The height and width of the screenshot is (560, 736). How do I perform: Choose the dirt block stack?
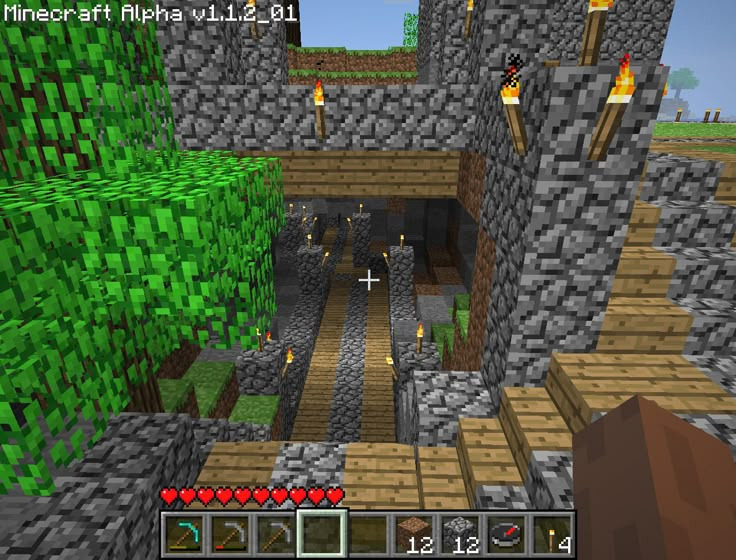click(x=413, y=533)
